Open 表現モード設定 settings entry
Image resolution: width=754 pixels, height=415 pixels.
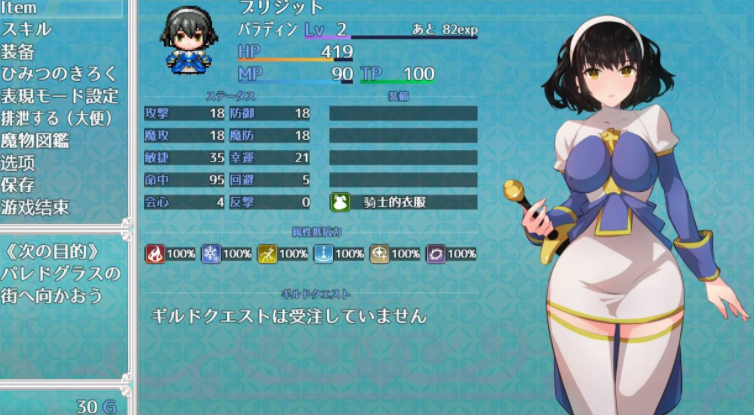point(59,96)
